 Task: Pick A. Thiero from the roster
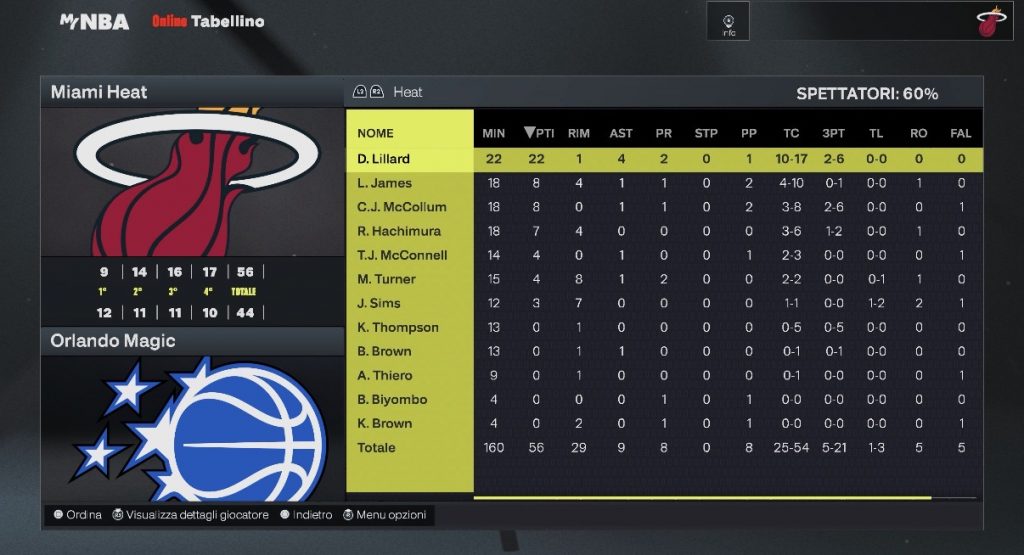384,375
